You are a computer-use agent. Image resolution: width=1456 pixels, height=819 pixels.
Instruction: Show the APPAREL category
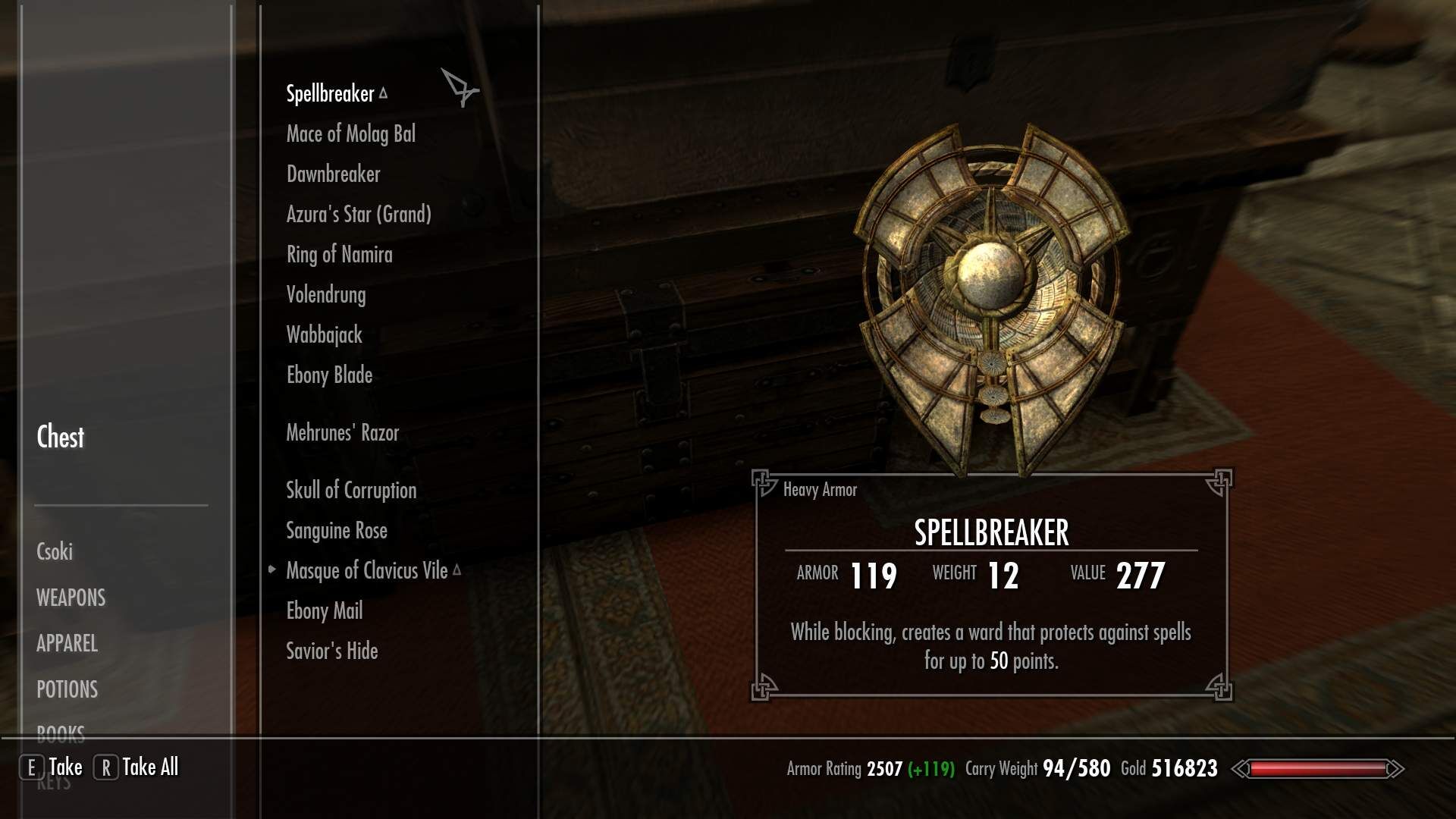click(x=67, y=644)
